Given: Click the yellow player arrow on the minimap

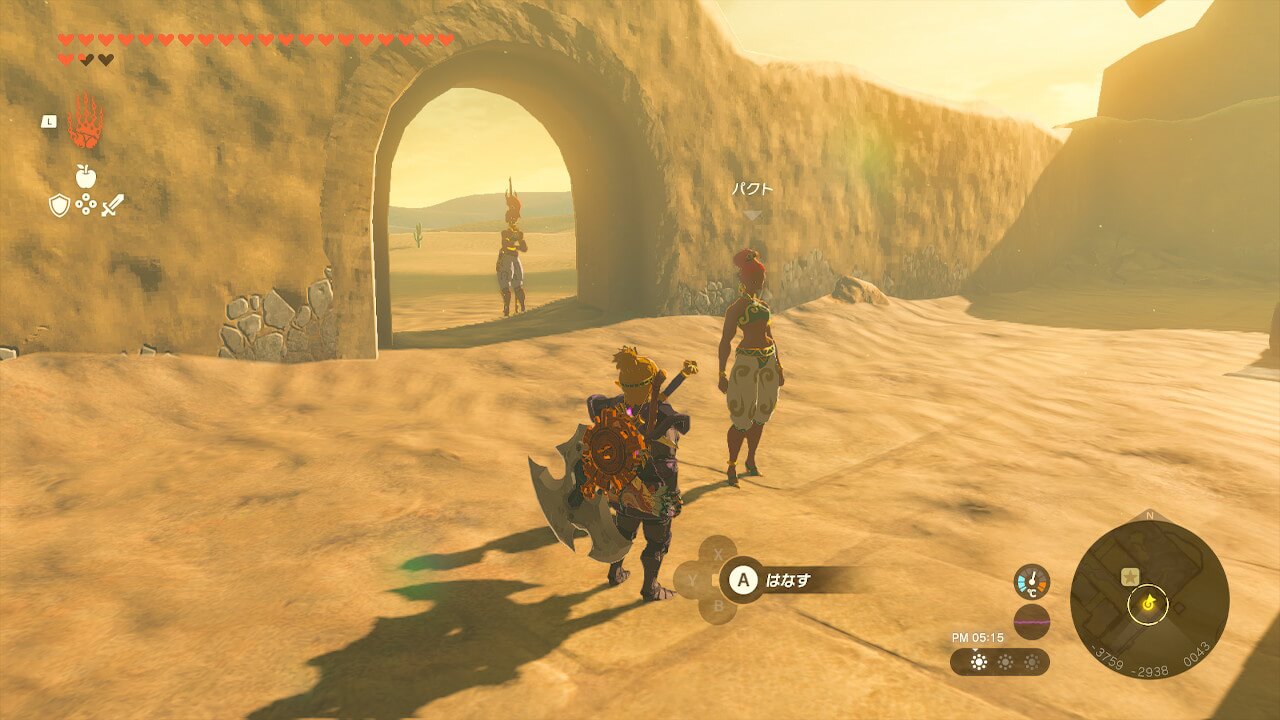Looking at the screenshot, I should [1149, 602].
